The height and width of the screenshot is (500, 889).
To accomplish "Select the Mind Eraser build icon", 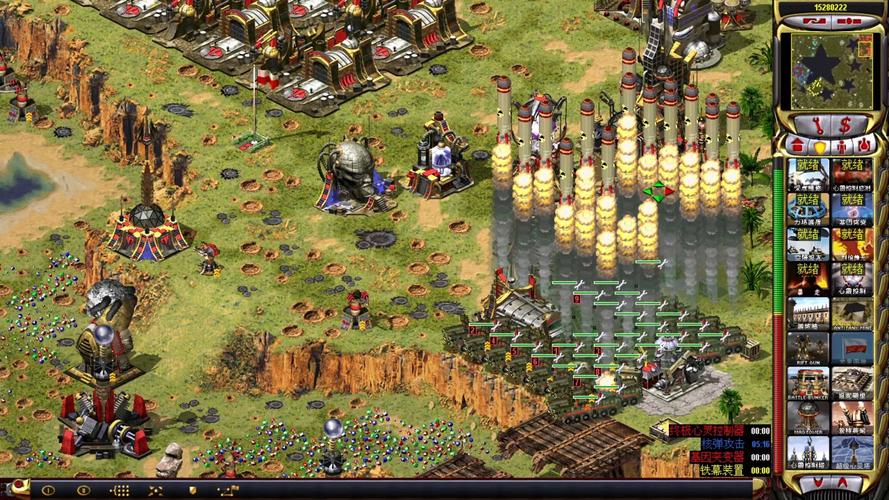I will 808,417.
